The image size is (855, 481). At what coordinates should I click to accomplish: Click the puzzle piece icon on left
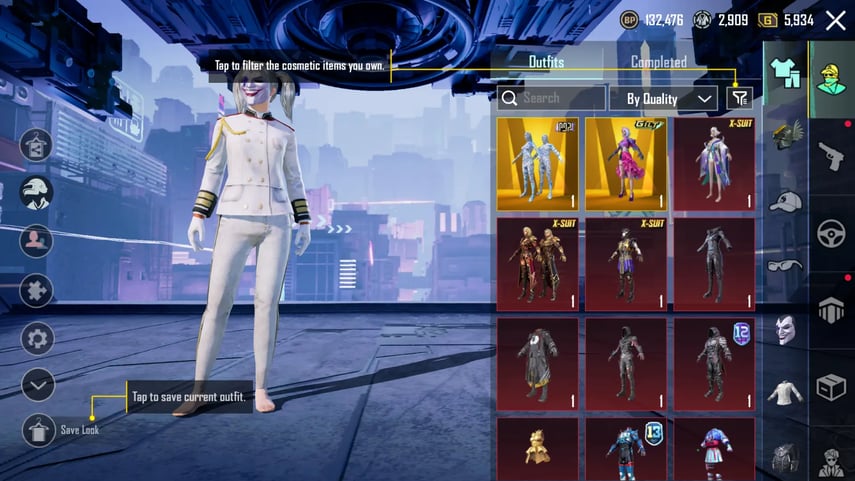(37, 291)
